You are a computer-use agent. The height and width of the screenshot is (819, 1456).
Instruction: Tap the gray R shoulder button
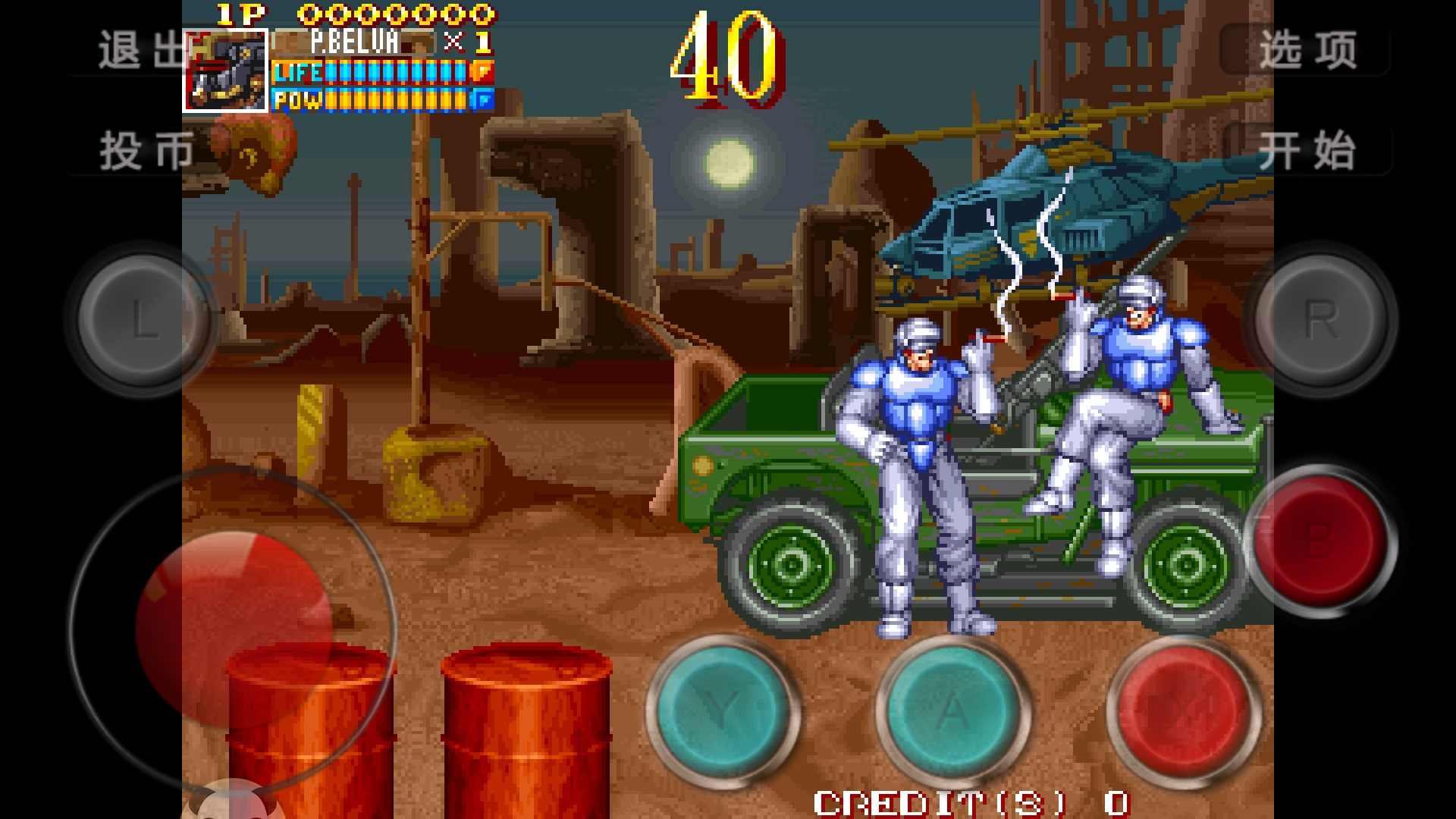tap(1320, 318)
